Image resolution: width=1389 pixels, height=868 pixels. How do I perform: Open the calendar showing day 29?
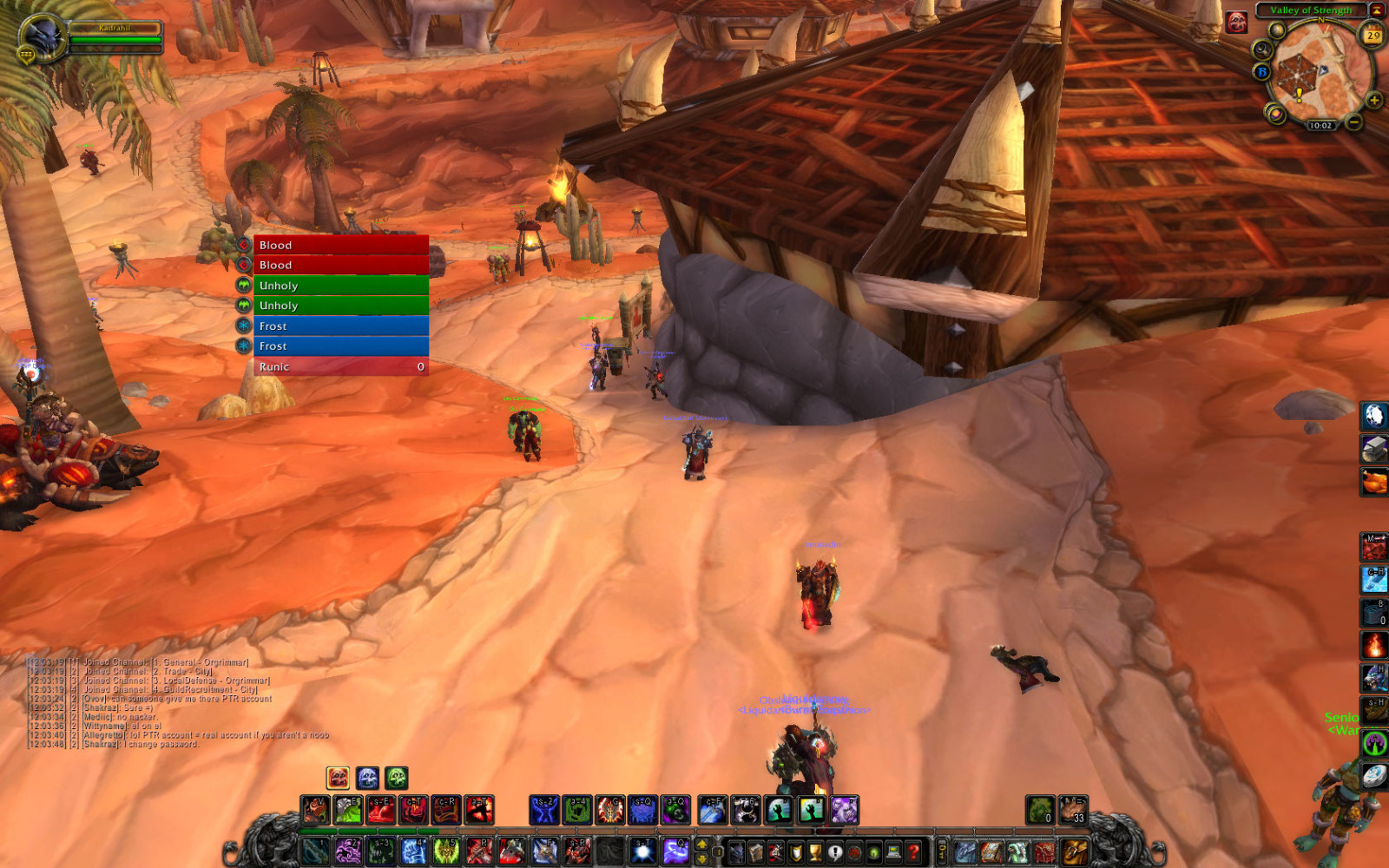click(1373, 36)
